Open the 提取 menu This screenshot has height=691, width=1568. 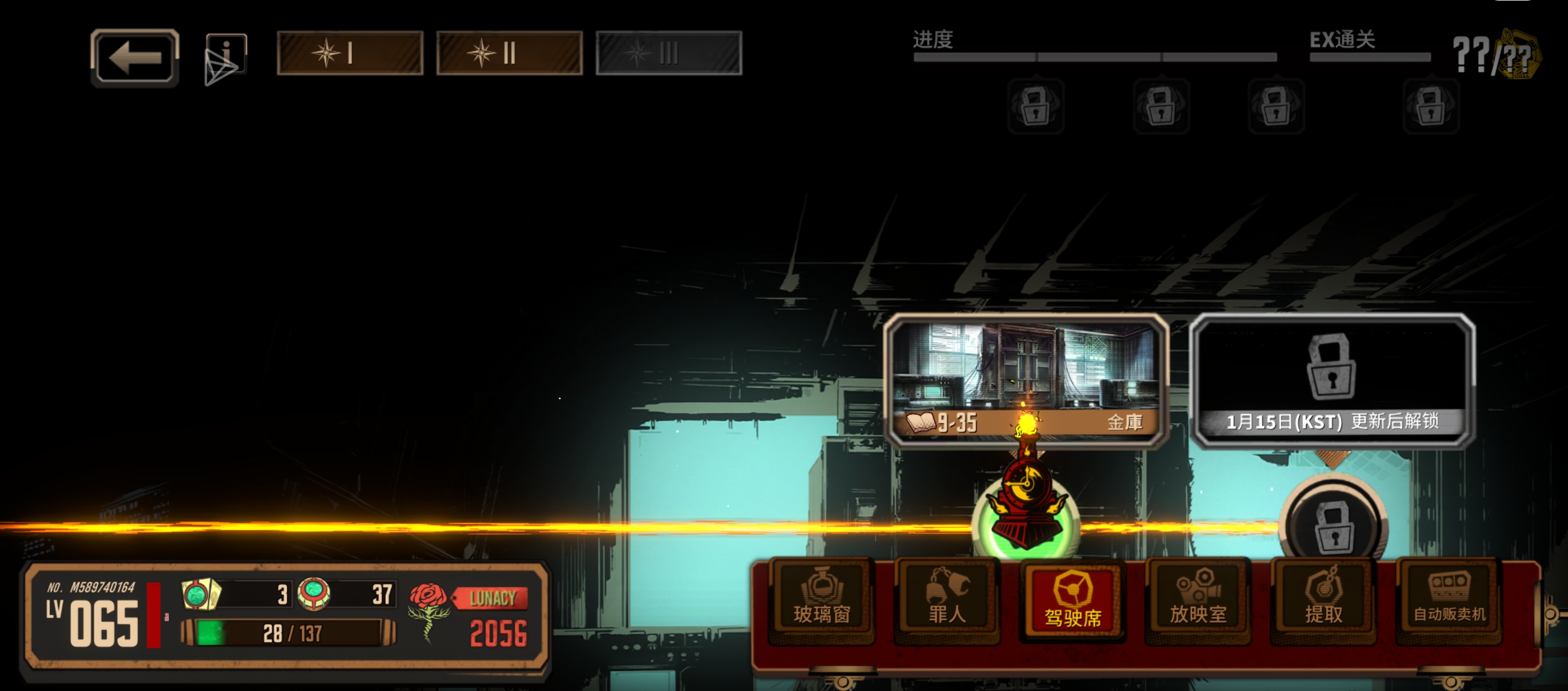[1323, 600]
